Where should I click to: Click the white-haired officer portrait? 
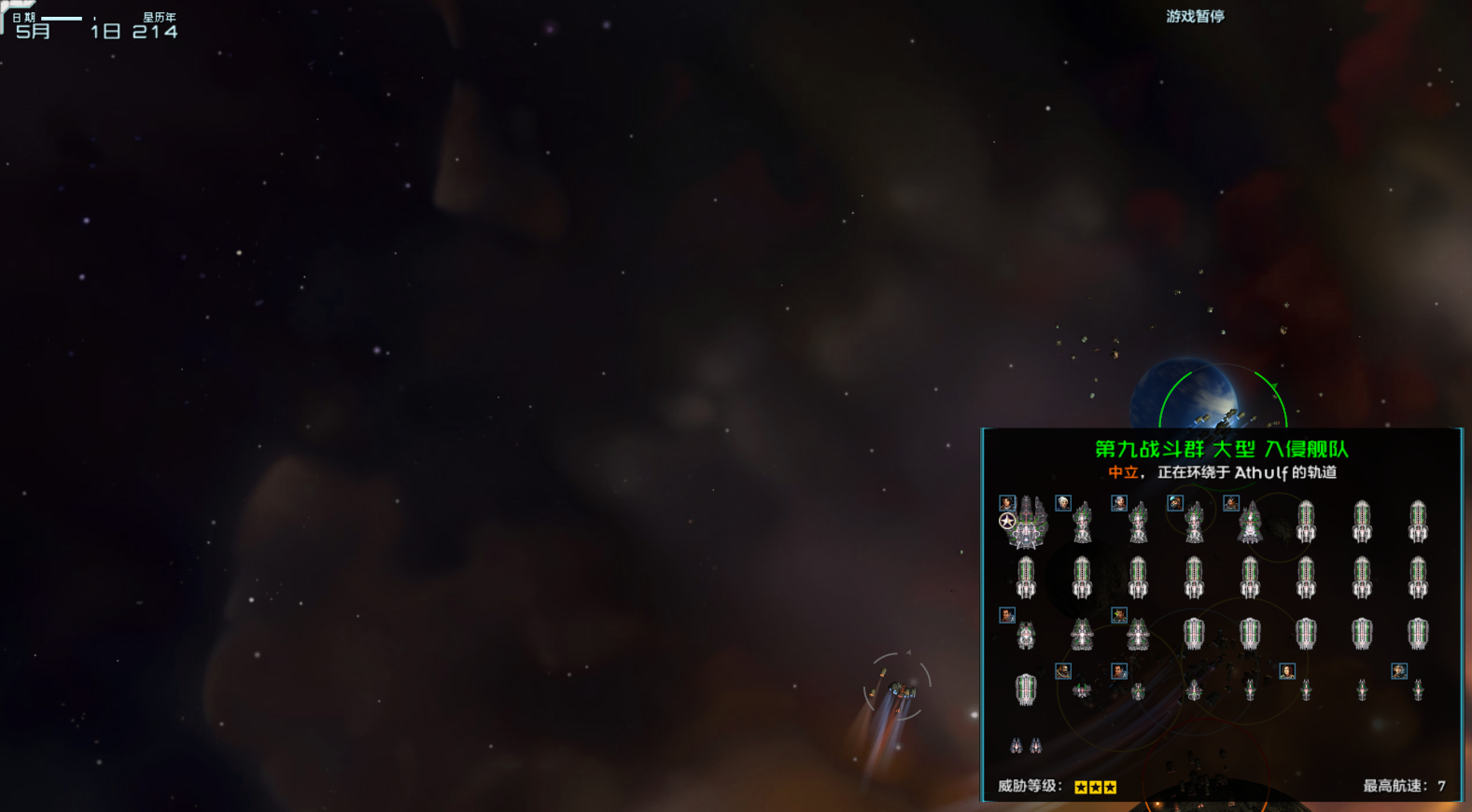(x=1063, y=503)
